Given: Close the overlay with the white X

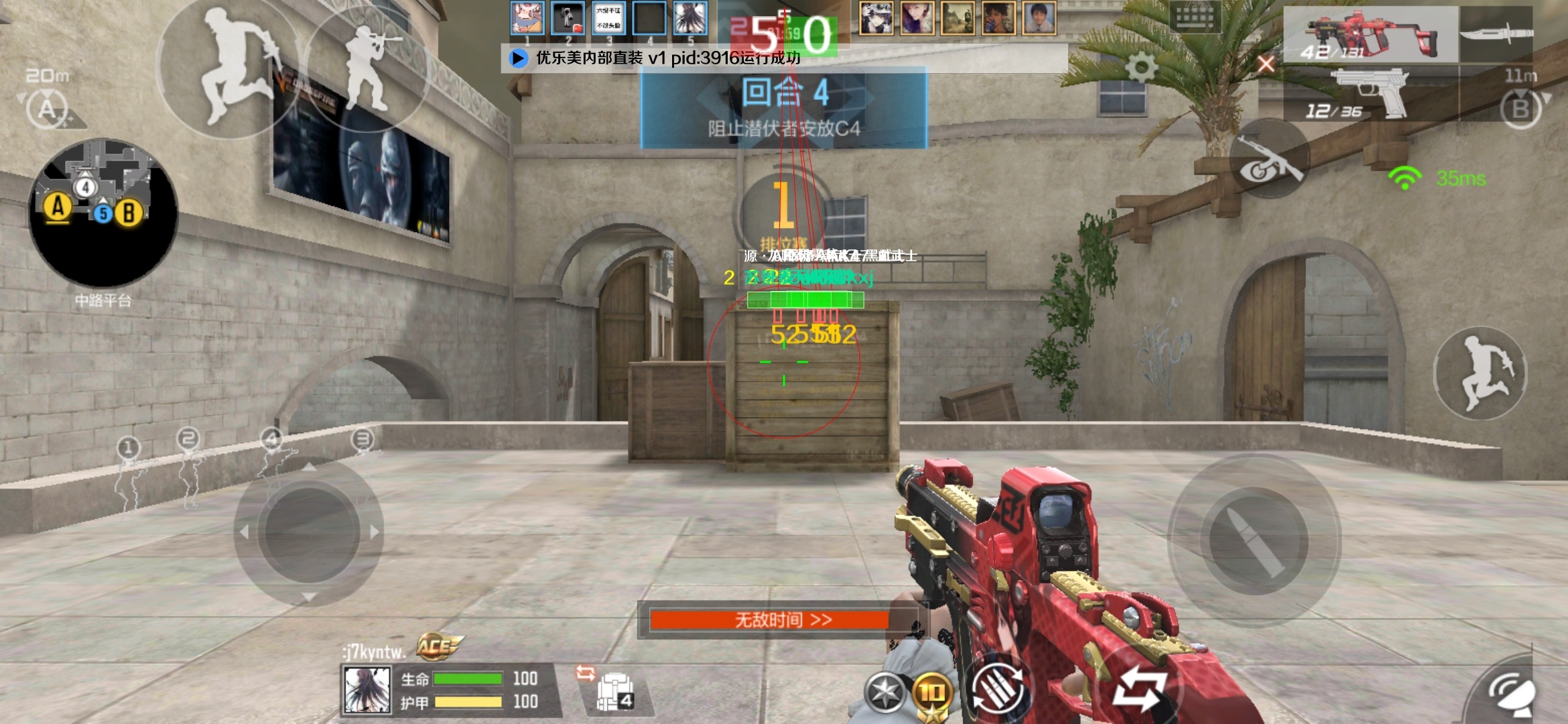Looking at the screenshot, I should point(1266,64).
